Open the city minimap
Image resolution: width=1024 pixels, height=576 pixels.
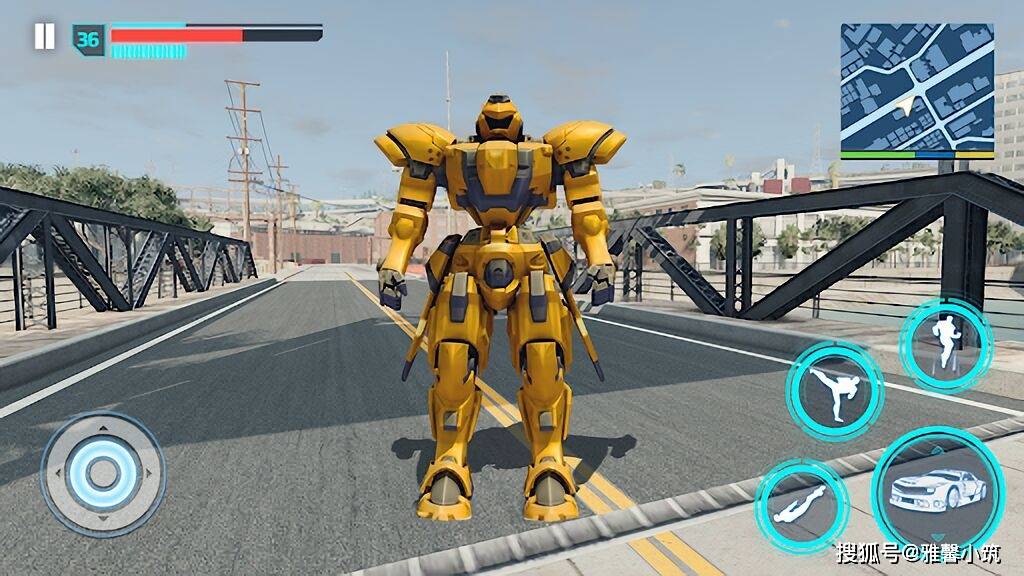917,88
